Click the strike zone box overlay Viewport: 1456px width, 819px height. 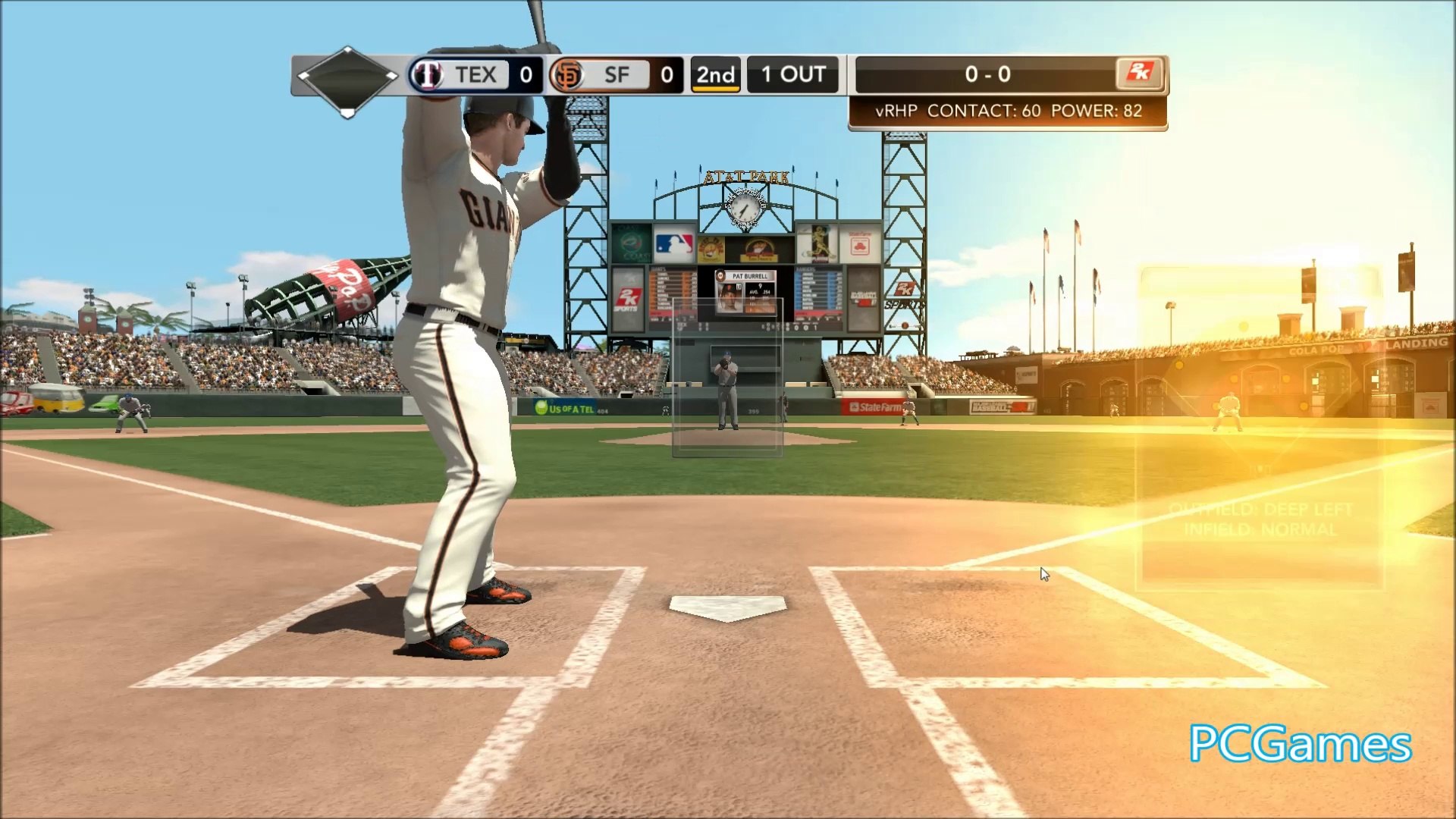coord(727,377)
